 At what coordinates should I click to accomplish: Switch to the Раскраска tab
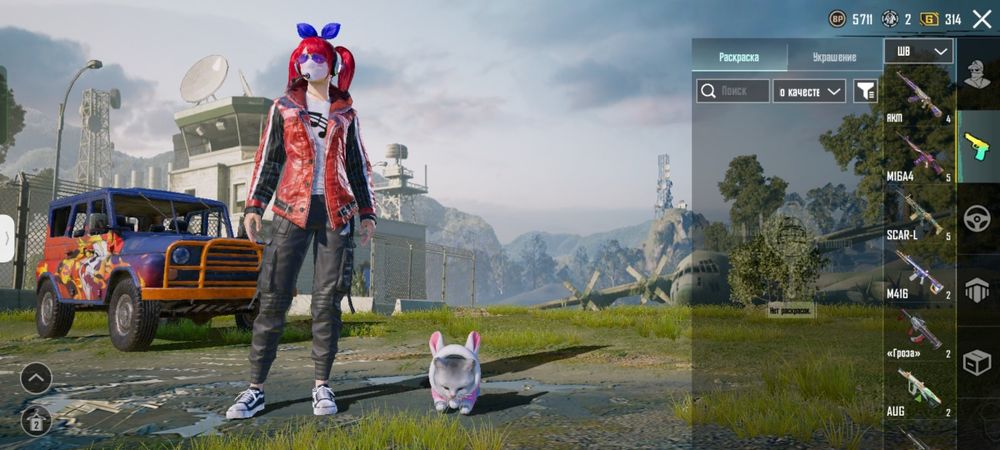pos(739,57)
